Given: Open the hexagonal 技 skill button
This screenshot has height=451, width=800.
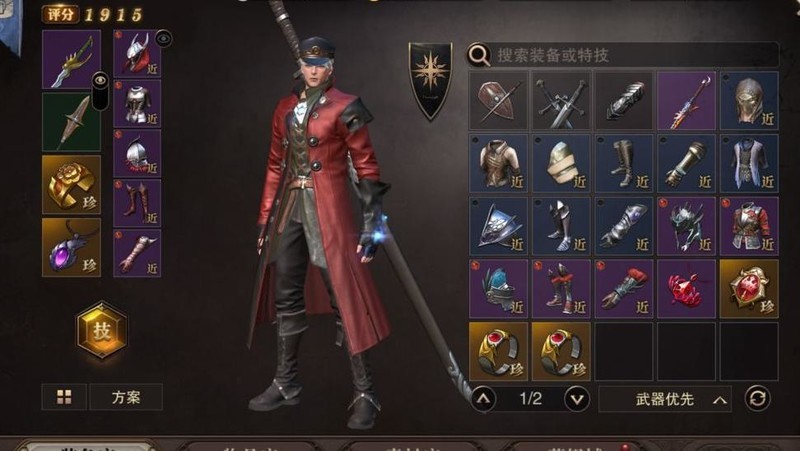Looking at the screenshot, I should (x=102, y=331).
